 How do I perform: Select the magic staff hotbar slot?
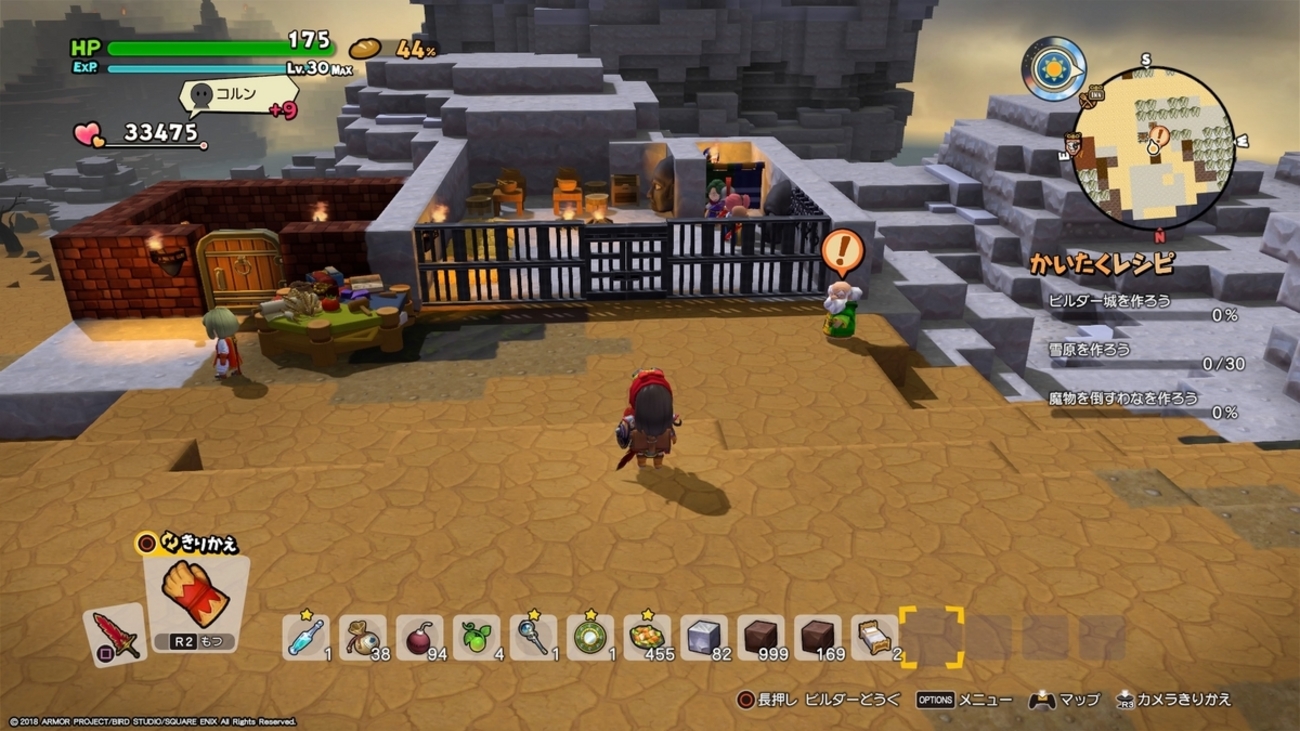[x=533, y=637]
